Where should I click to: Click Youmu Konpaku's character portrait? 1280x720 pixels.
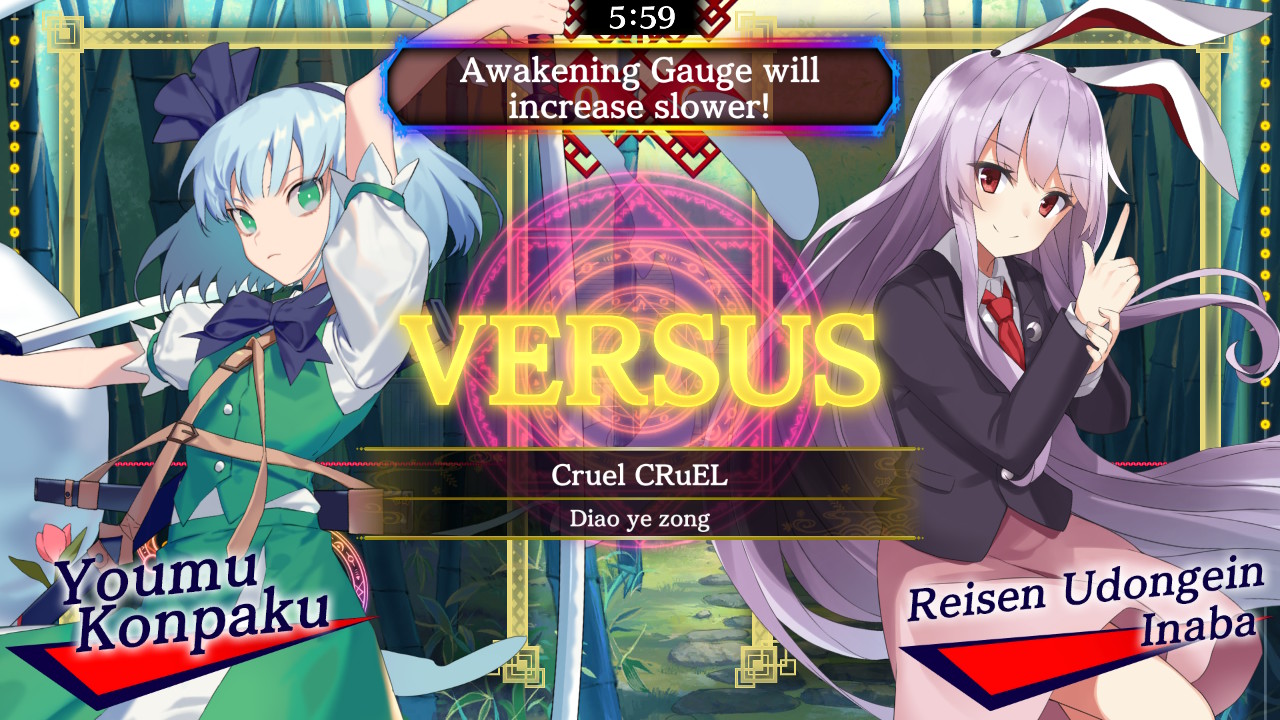point(230,350)
